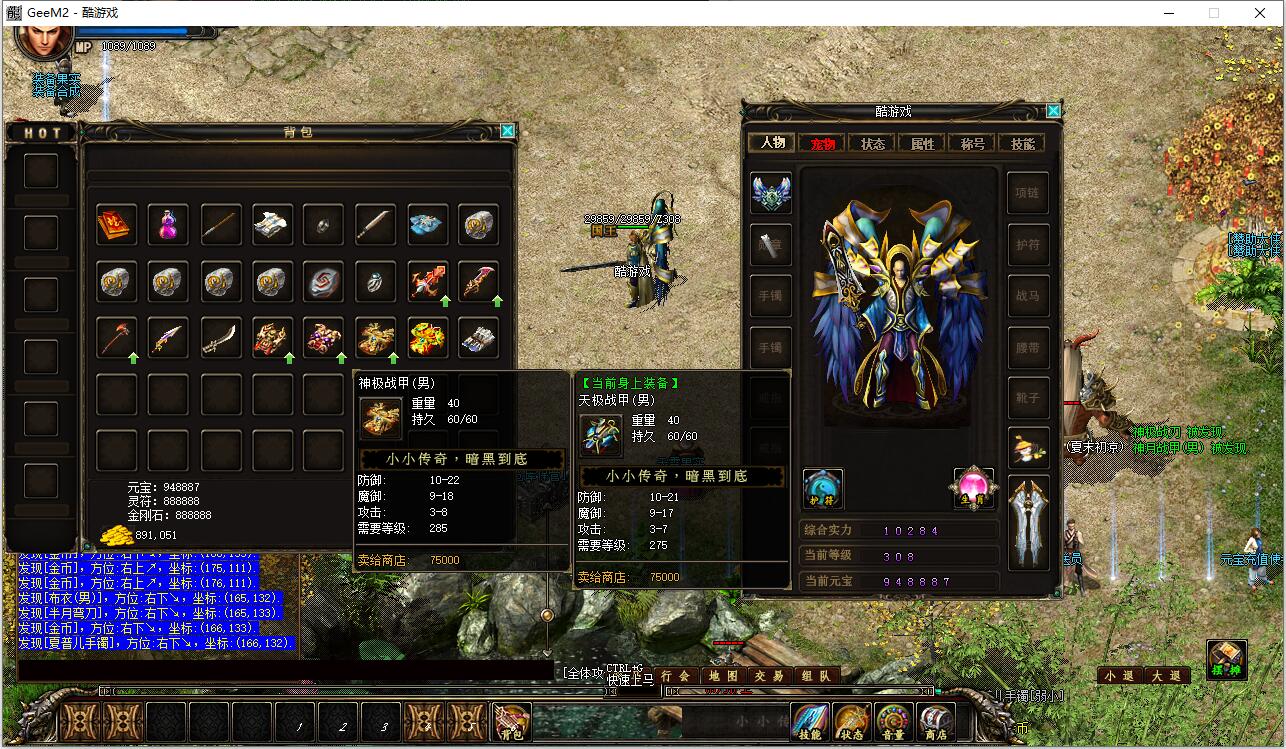
Task: Select the equipped winged helmet slot
Action: pos(771,193)
